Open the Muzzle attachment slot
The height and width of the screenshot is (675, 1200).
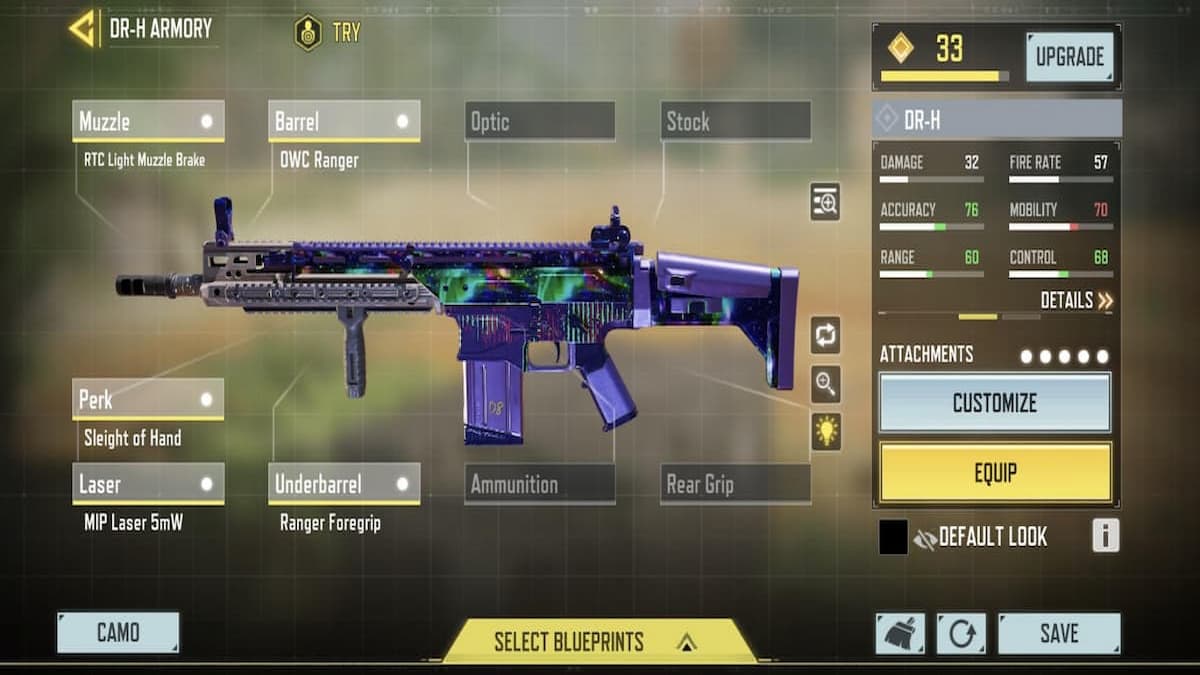(148, 122)
